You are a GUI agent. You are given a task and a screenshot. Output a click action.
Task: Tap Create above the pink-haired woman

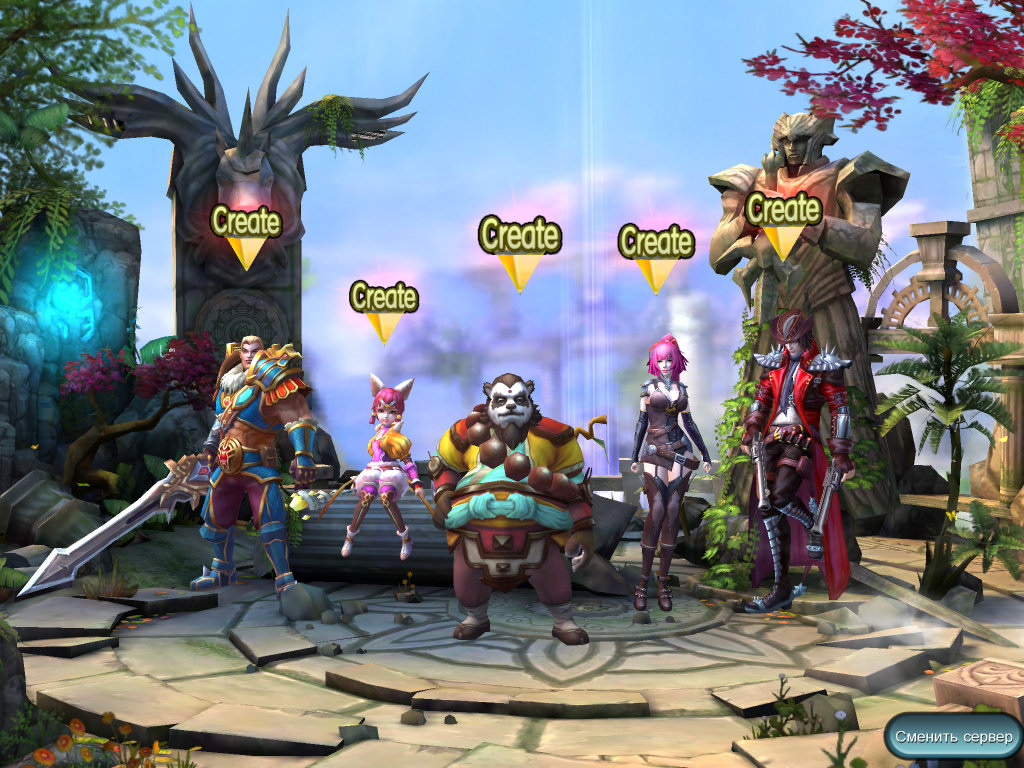(x=656, y=243)
